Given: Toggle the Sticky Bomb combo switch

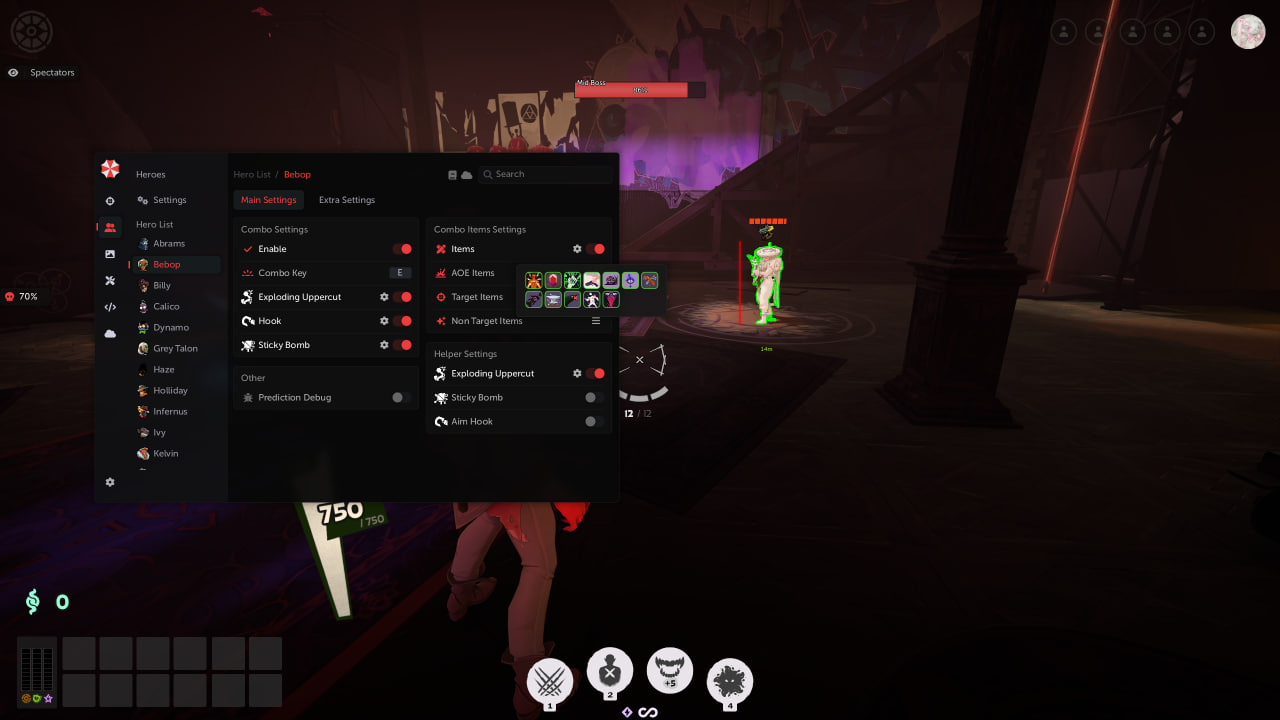Looking at the screenshot, I should [402, 345].
